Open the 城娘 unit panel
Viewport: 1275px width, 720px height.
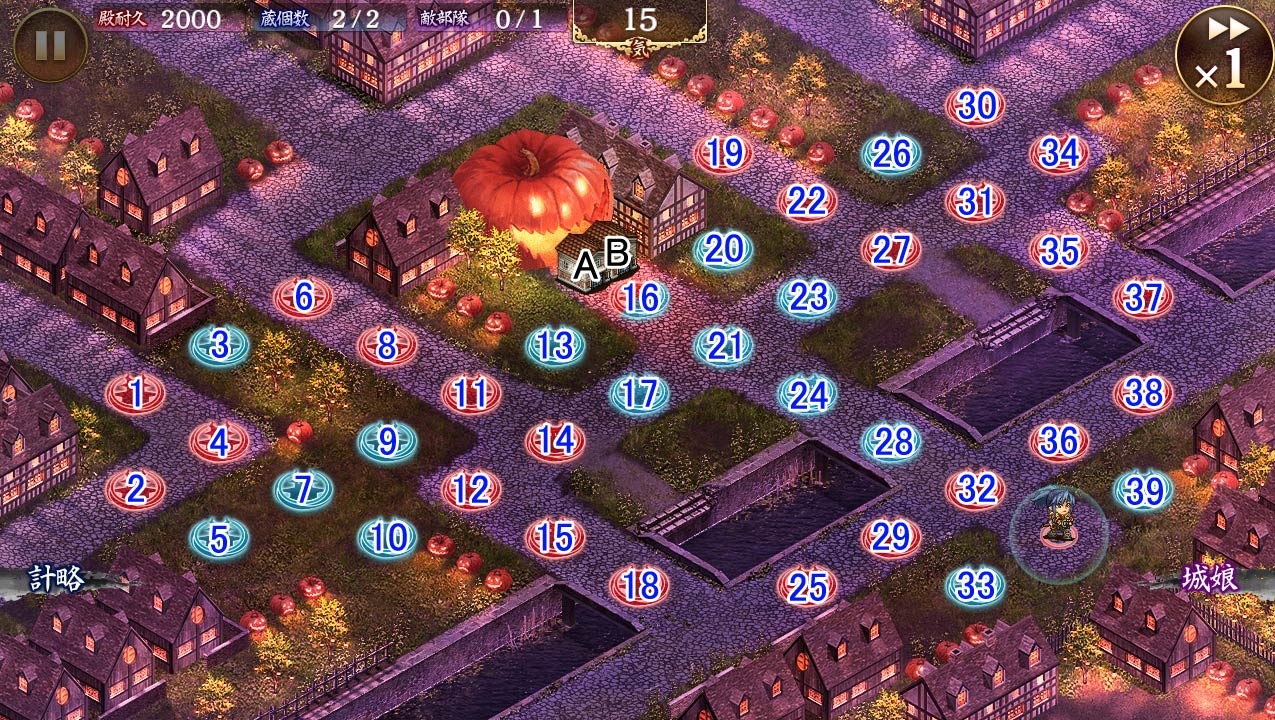1210,579
